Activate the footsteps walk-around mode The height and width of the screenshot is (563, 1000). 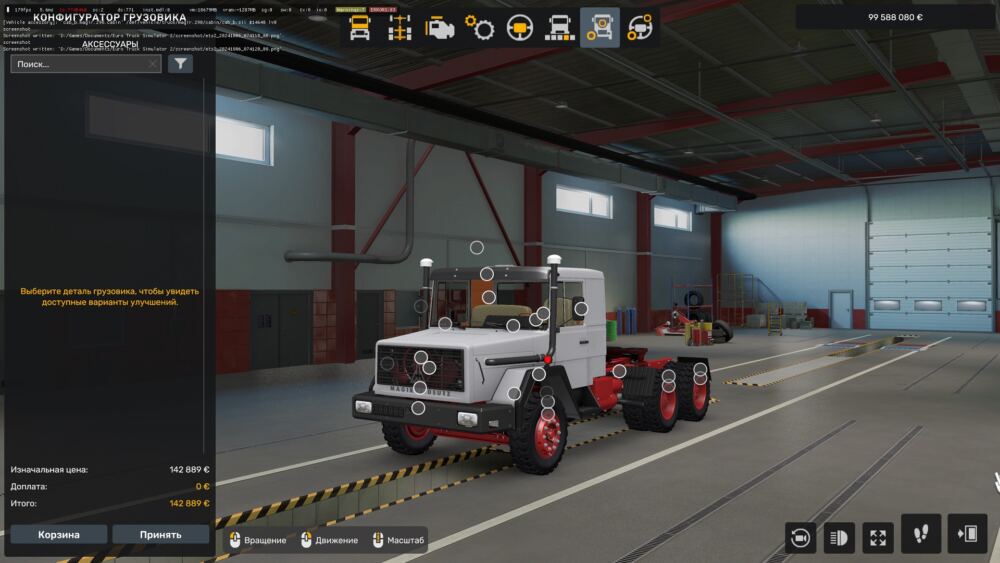[x=921, y=534]
